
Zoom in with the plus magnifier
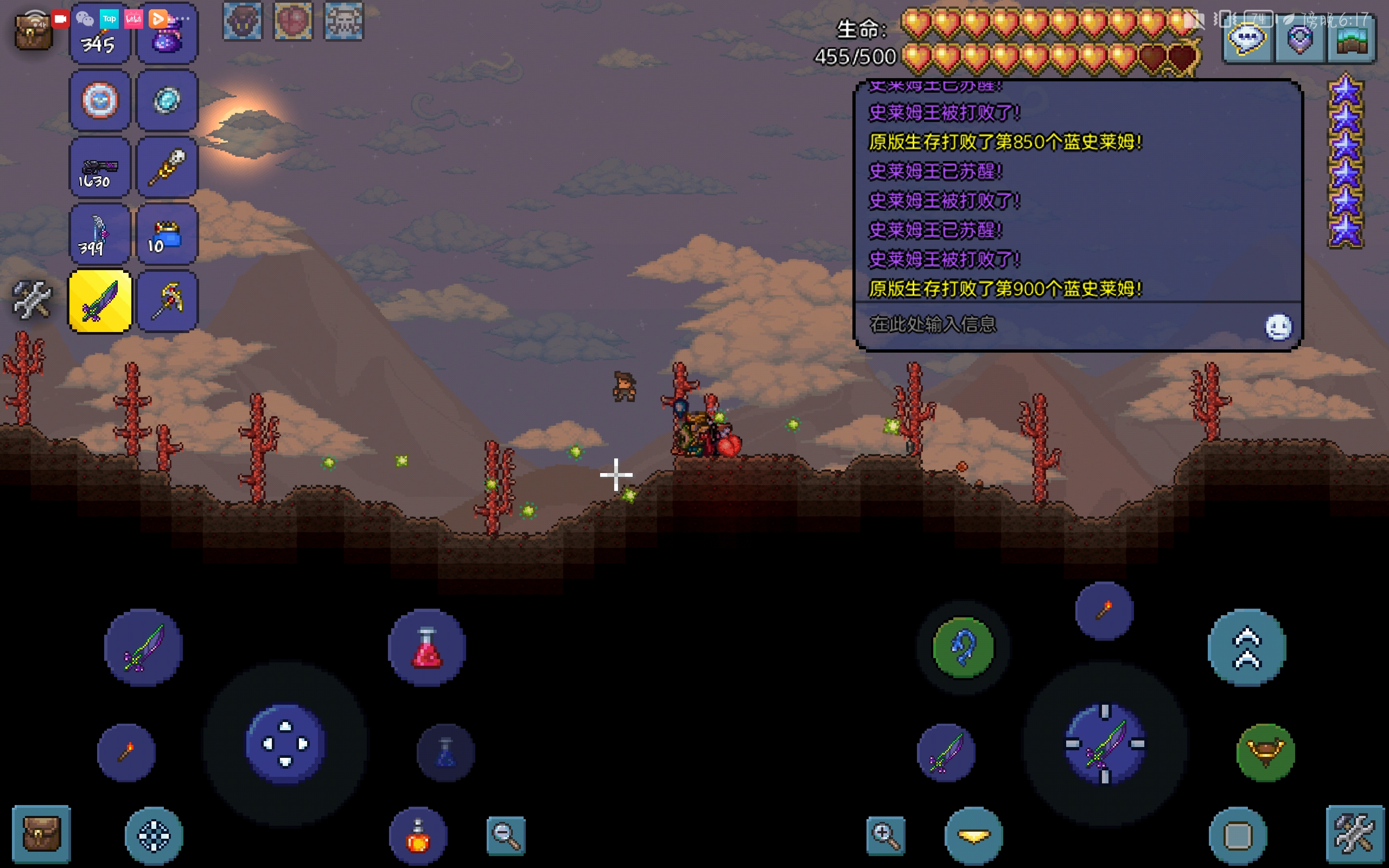885,836
